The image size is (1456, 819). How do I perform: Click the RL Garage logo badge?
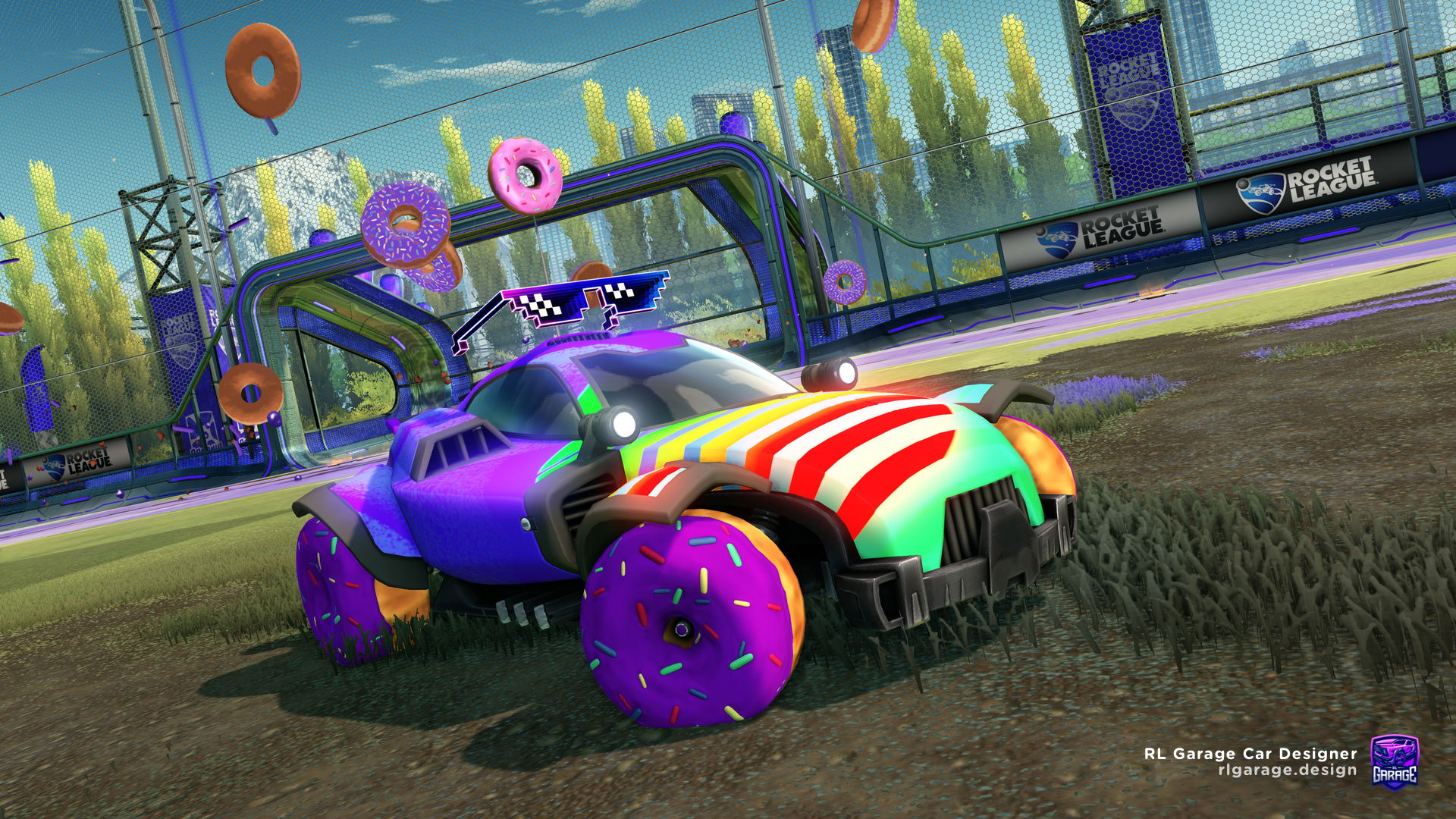[x=1395, y=761]
